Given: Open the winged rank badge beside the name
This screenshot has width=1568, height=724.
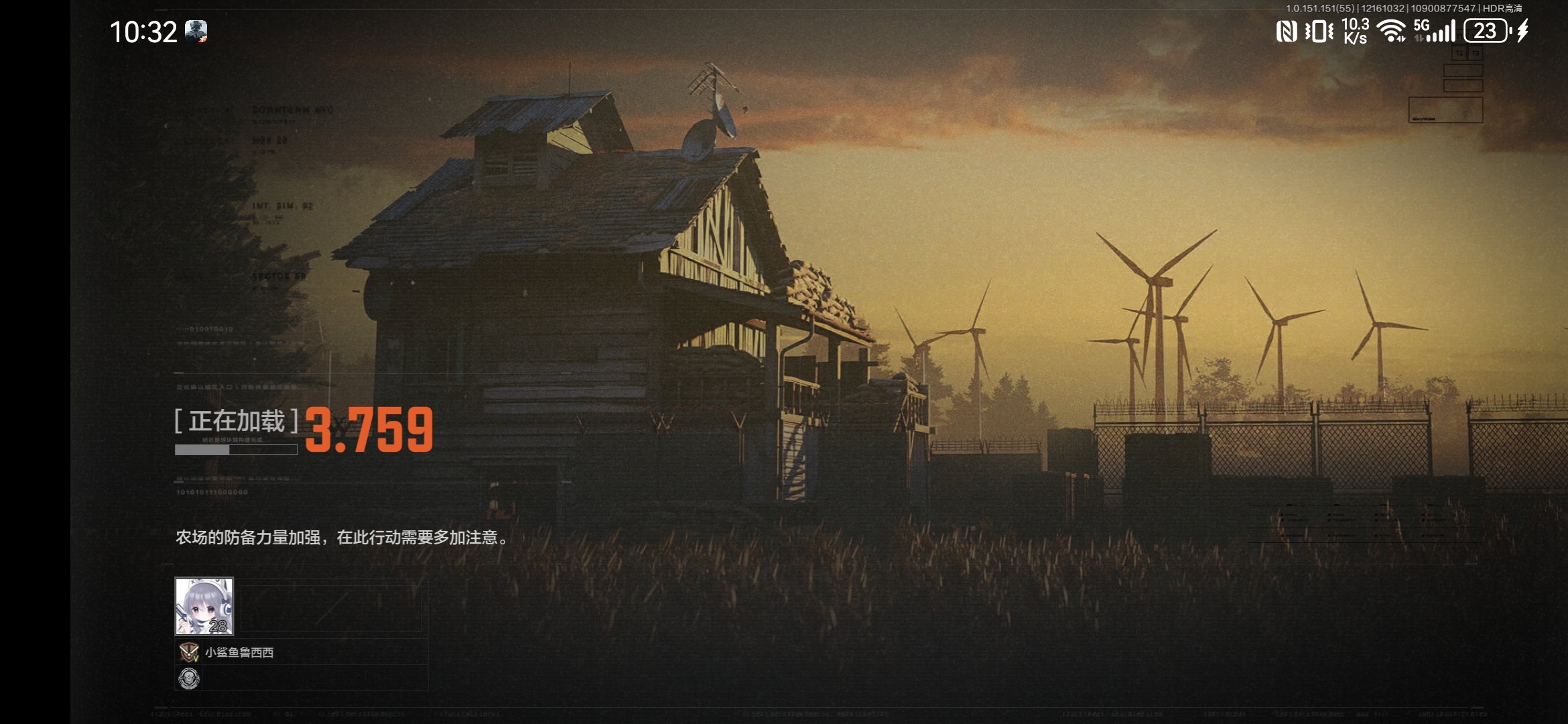Looking at the screenshot, I should (x=188, y=652).
